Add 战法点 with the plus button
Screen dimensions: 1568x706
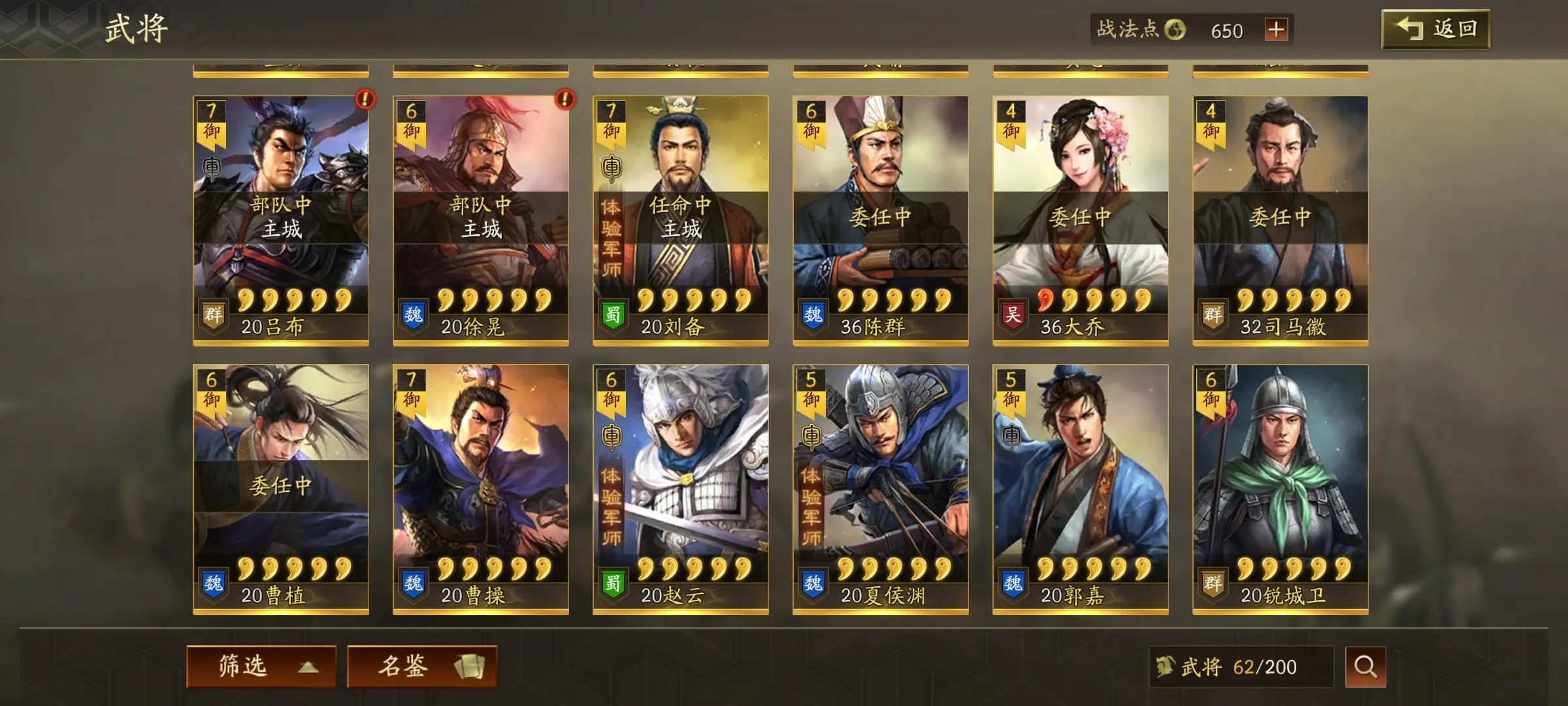click(x=1275, y=30)
